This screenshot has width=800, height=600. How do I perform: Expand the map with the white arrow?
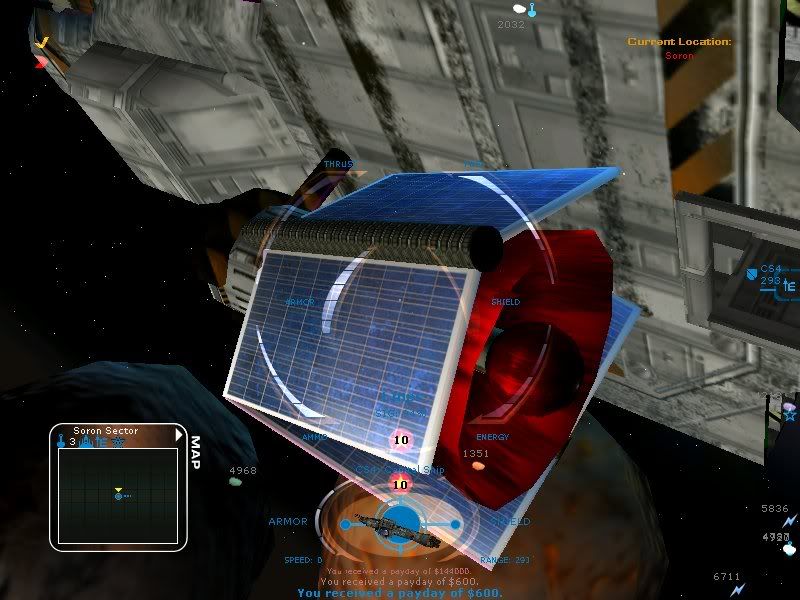tap(179, 435)
